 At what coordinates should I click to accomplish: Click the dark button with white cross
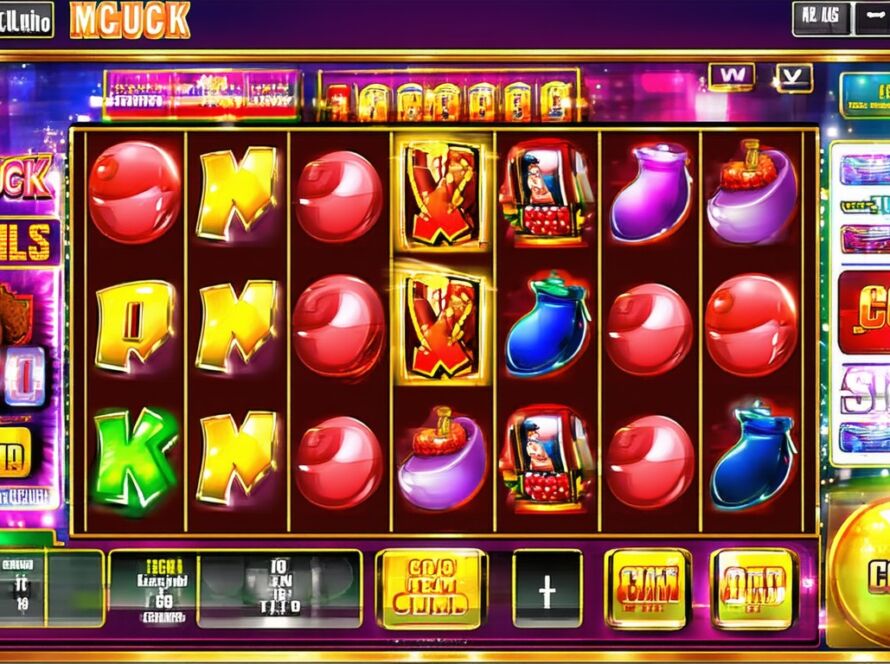pyautogui.click(x=547, y=589)
